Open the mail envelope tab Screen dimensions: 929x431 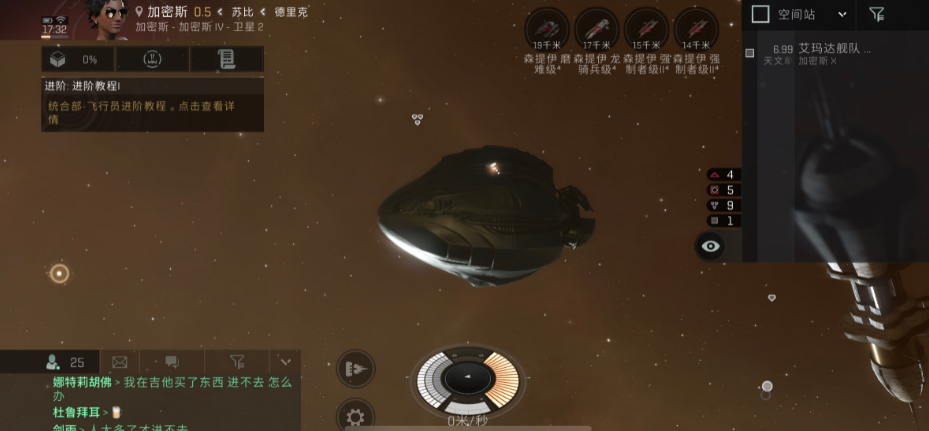(120, 362)
